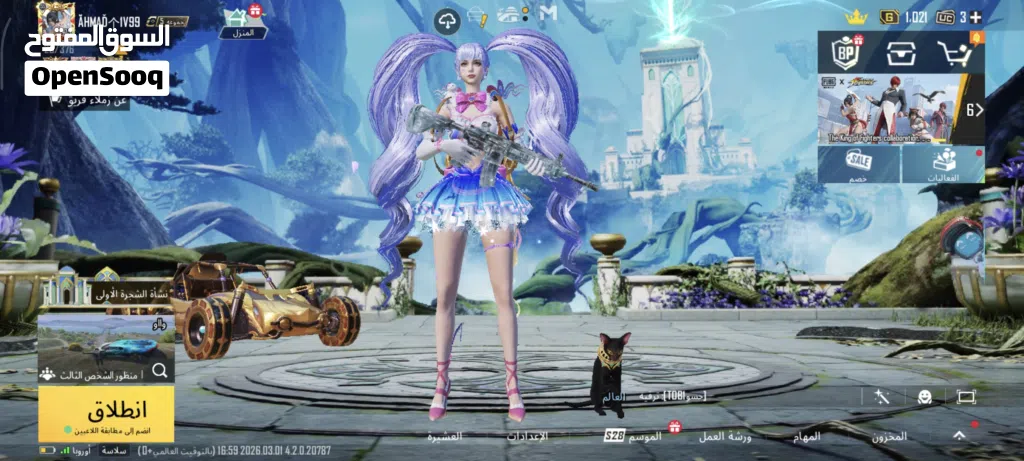Open the Clan (العشيرة) menu

[x=445, y=437]
